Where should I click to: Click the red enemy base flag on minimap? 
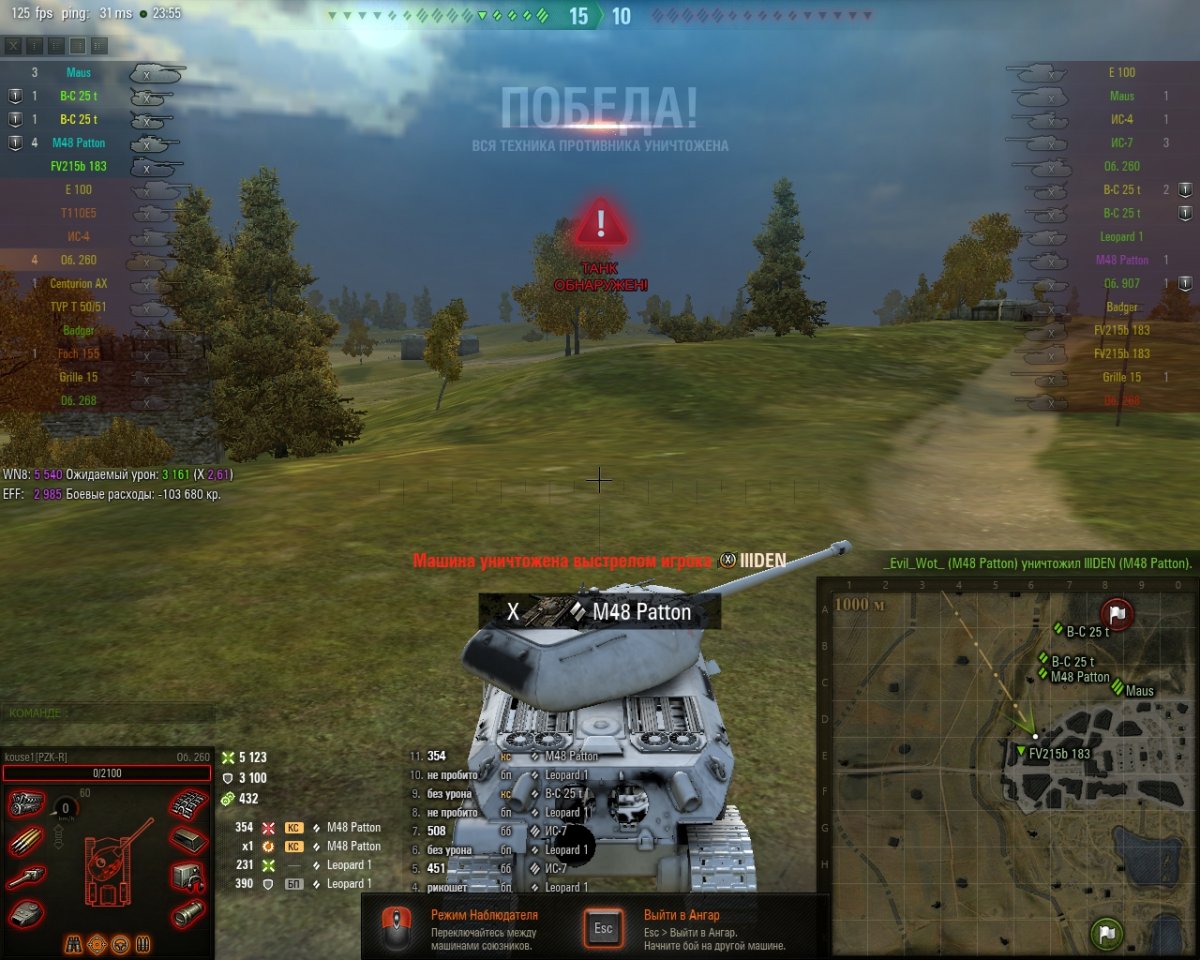pyautogui.click(x=1115, y=613)
